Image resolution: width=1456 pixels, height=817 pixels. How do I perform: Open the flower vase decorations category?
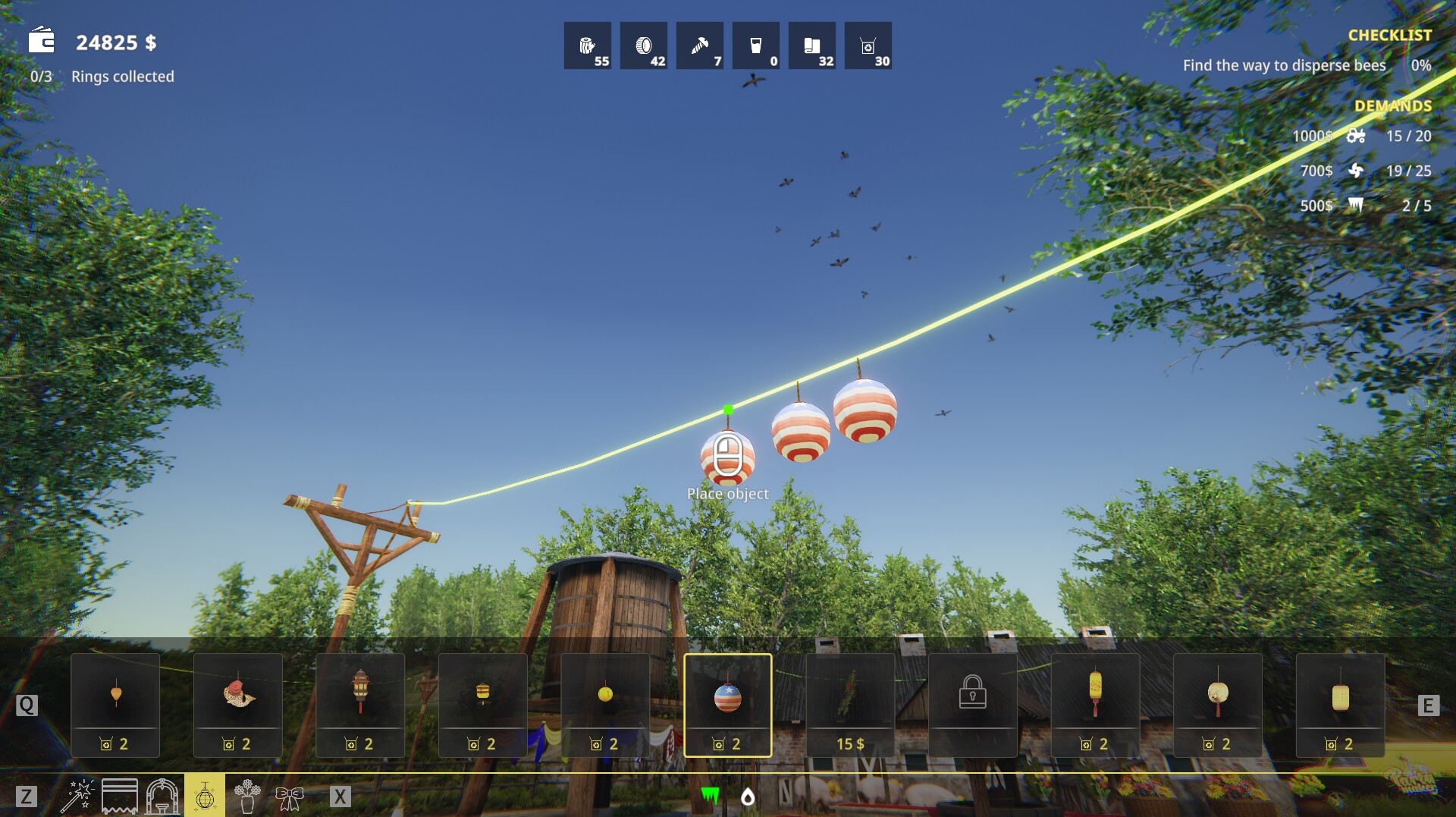point(247,797)
